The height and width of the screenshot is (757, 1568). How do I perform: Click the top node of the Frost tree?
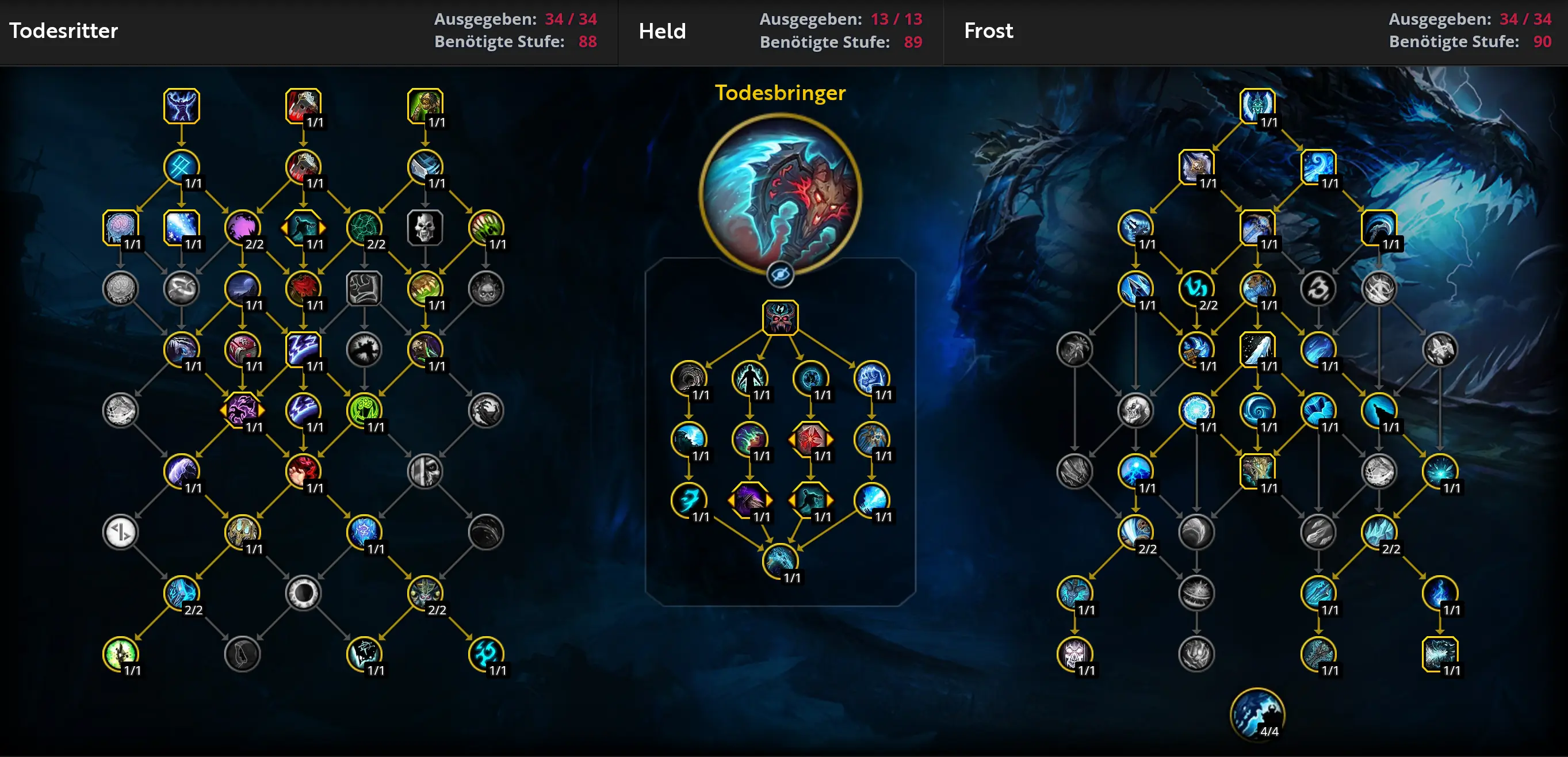pos(1257,106)
